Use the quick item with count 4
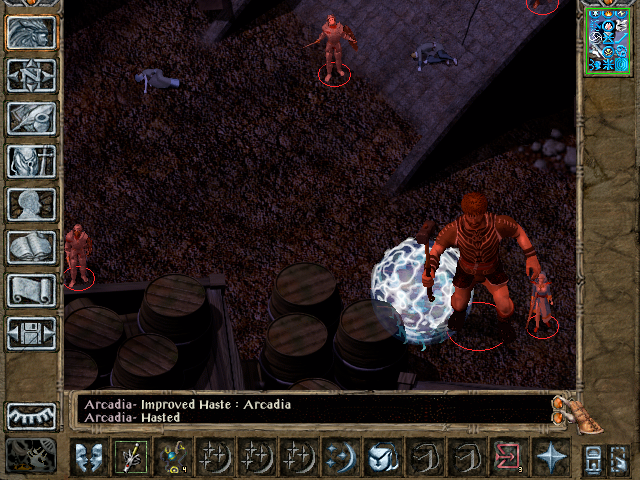 tap(172, 457)
